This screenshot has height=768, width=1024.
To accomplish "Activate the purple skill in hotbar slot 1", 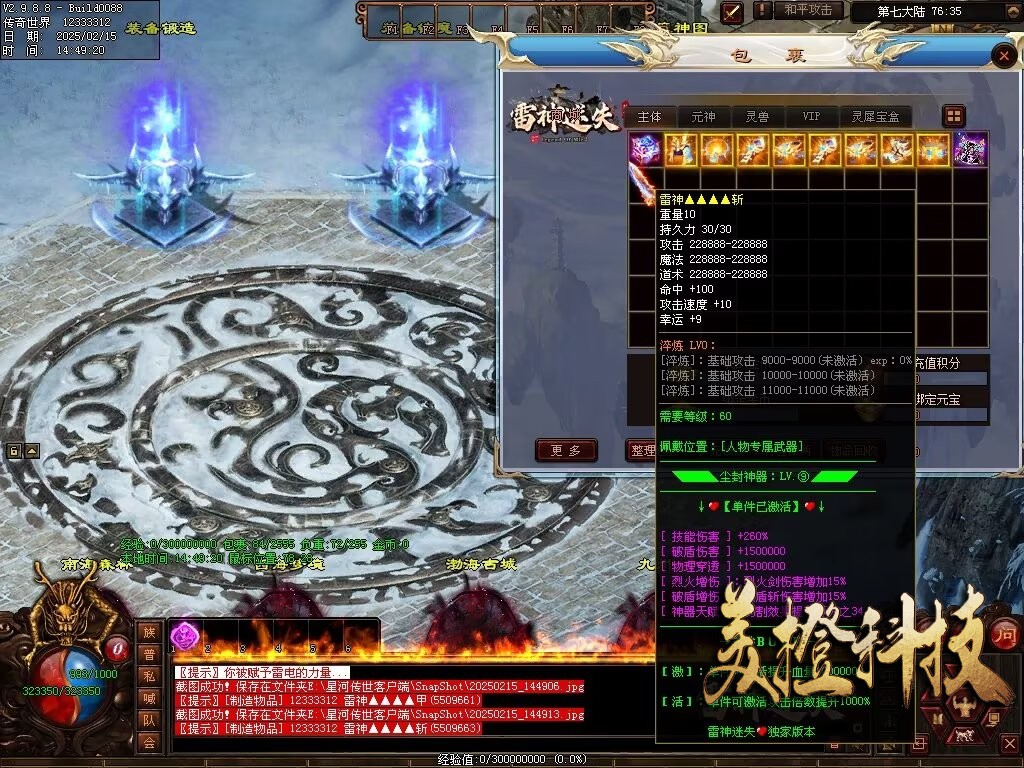I will (x=185, y=635).
